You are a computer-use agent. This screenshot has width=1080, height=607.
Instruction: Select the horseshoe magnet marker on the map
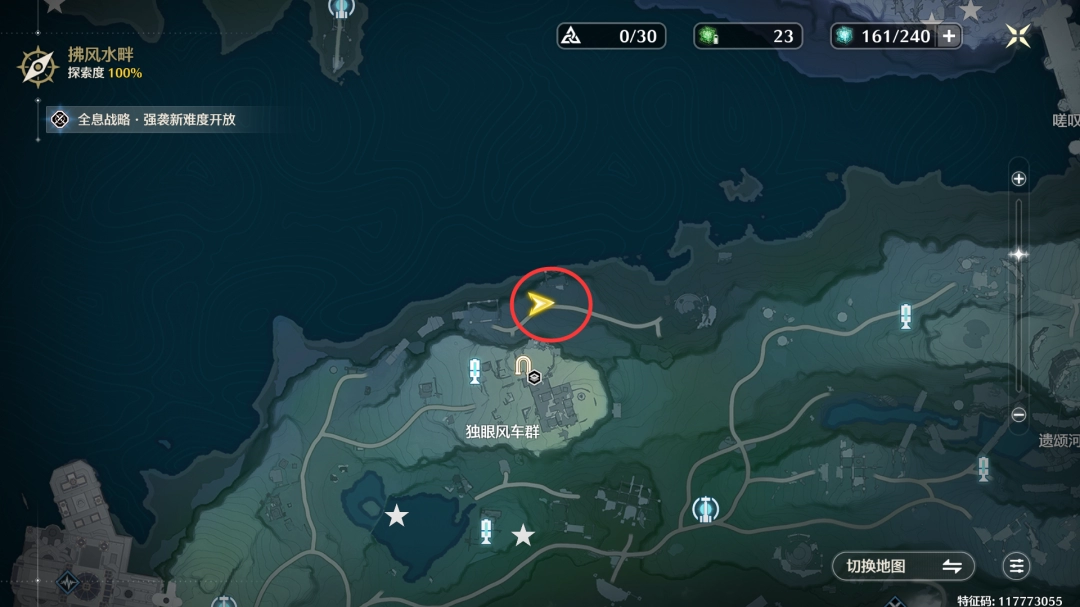tap(523, 367)
